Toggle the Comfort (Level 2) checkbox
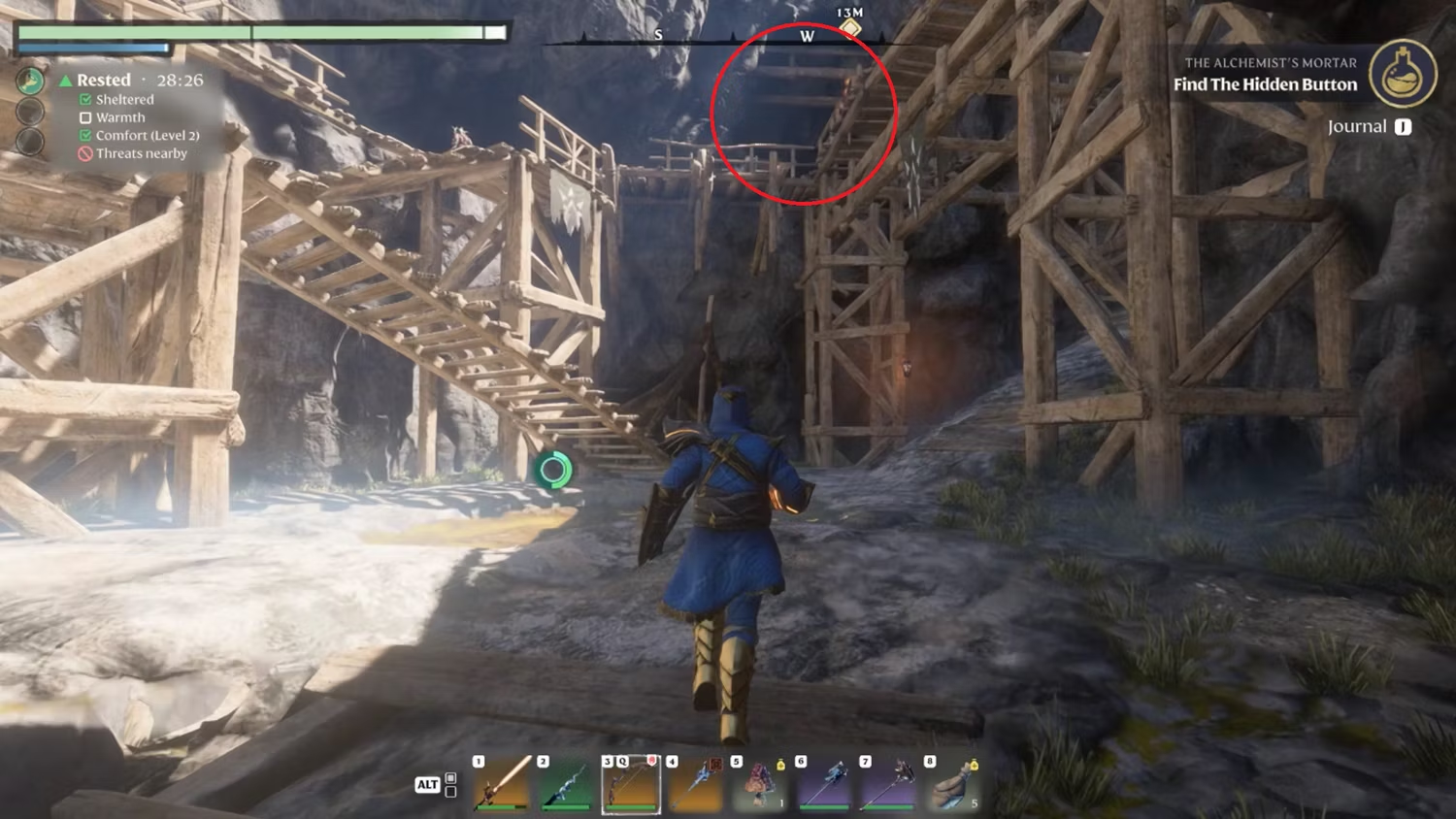This screenshot has width=1456, height=819. click(x=85, y=136)
